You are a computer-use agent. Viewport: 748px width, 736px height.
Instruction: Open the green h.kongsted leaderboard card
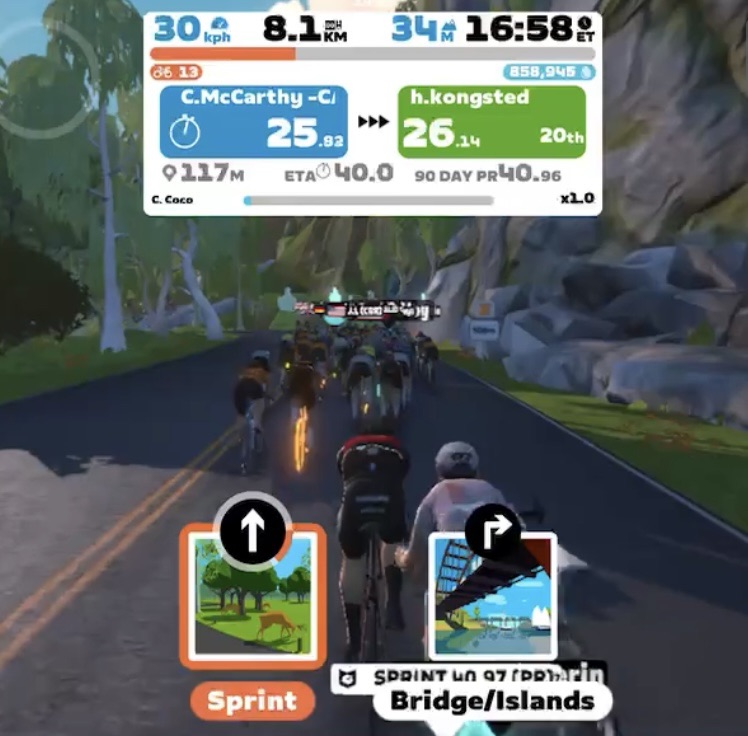point(491,121)
